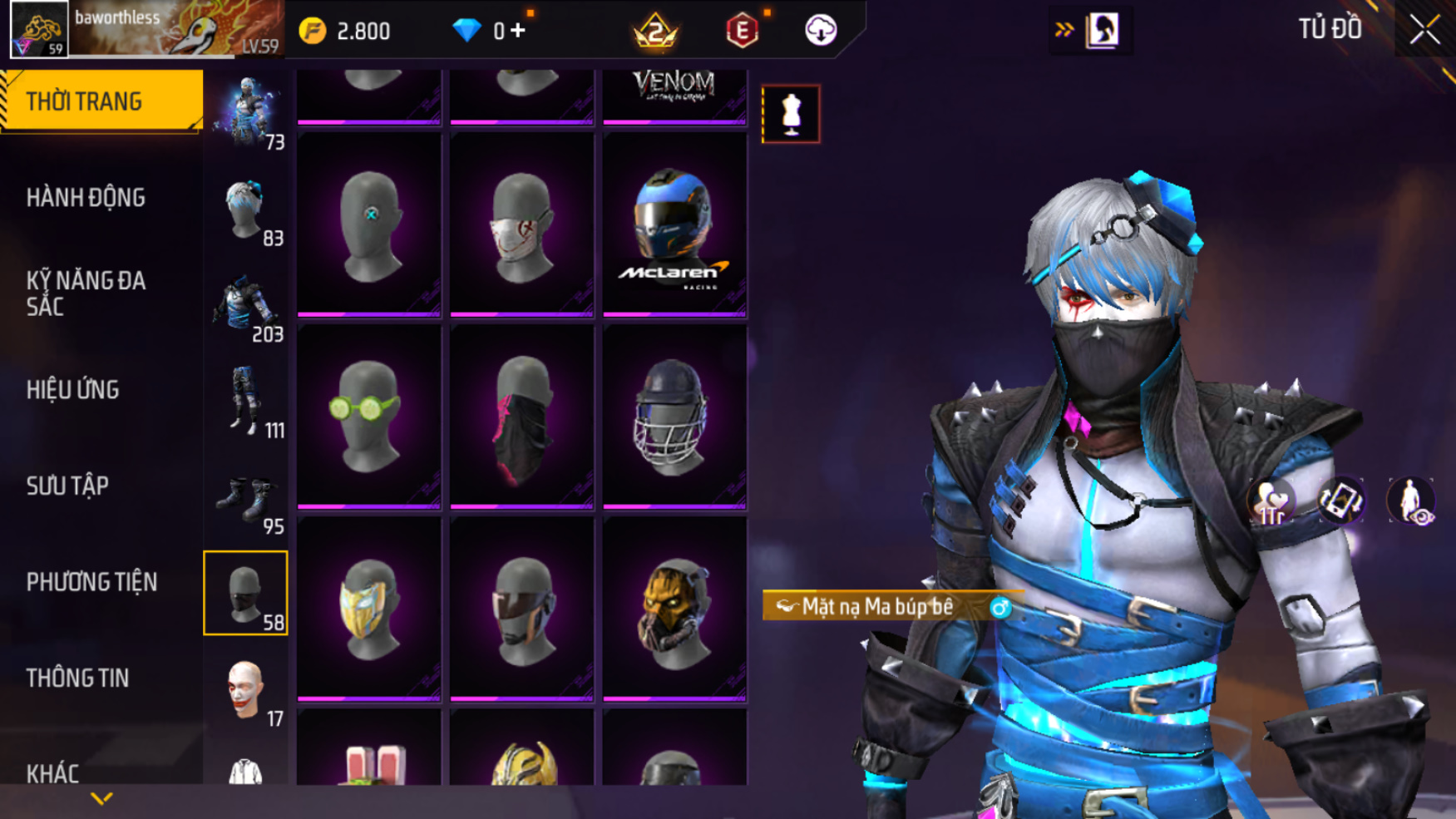The height and width of the screenshot is (819, 1456).
Task: Click the mannequin outfit preset button
Action: [x=791, y=114]
